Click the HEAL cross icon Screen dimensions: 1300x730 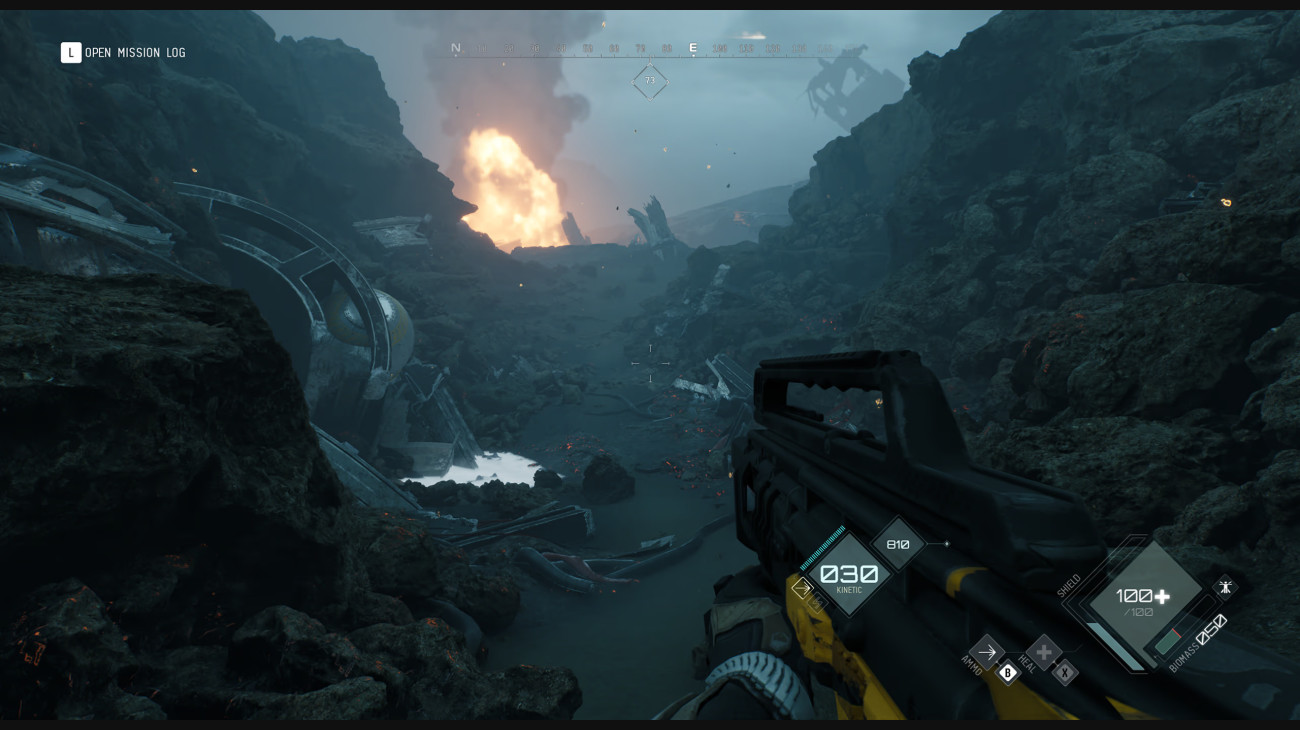(x=1043, y=655)
